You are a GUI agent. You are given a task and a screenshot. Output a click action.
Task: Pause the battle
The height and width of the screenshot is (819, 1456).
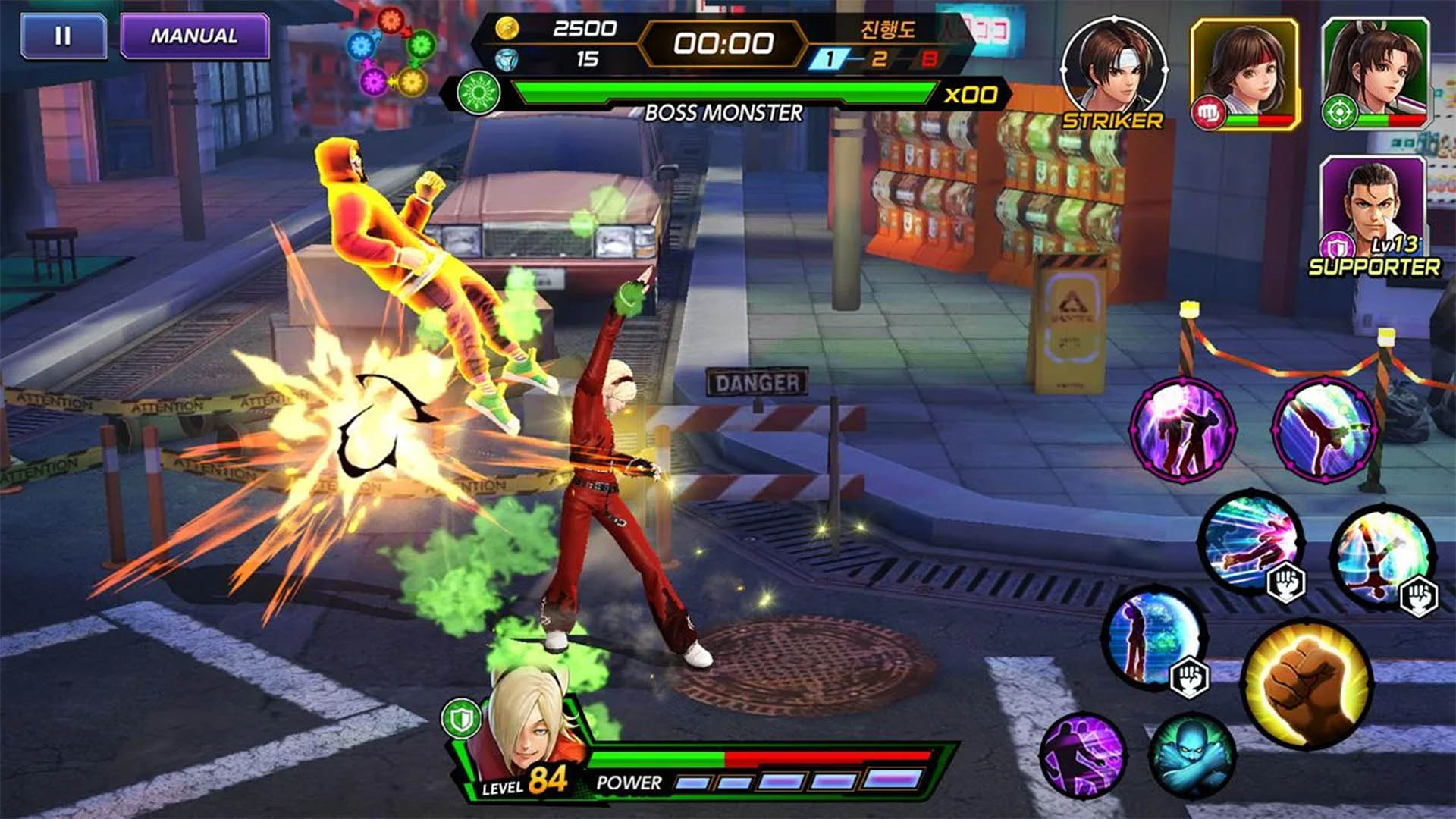pyautogui.click(x=63, y=36)
